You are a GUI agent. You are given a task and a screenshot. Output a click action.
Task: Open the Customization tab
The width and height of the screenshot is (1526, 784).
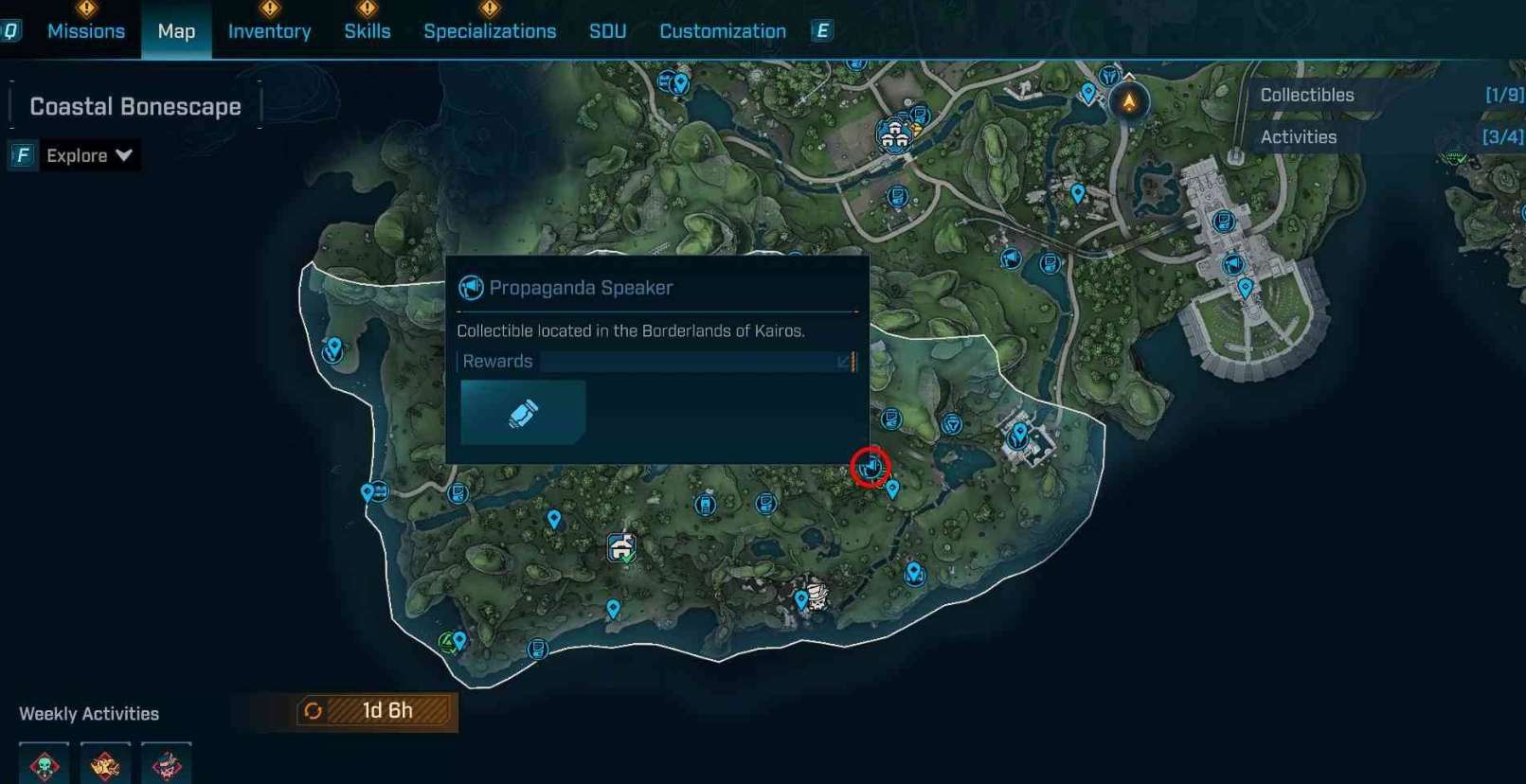pos(723,31)
